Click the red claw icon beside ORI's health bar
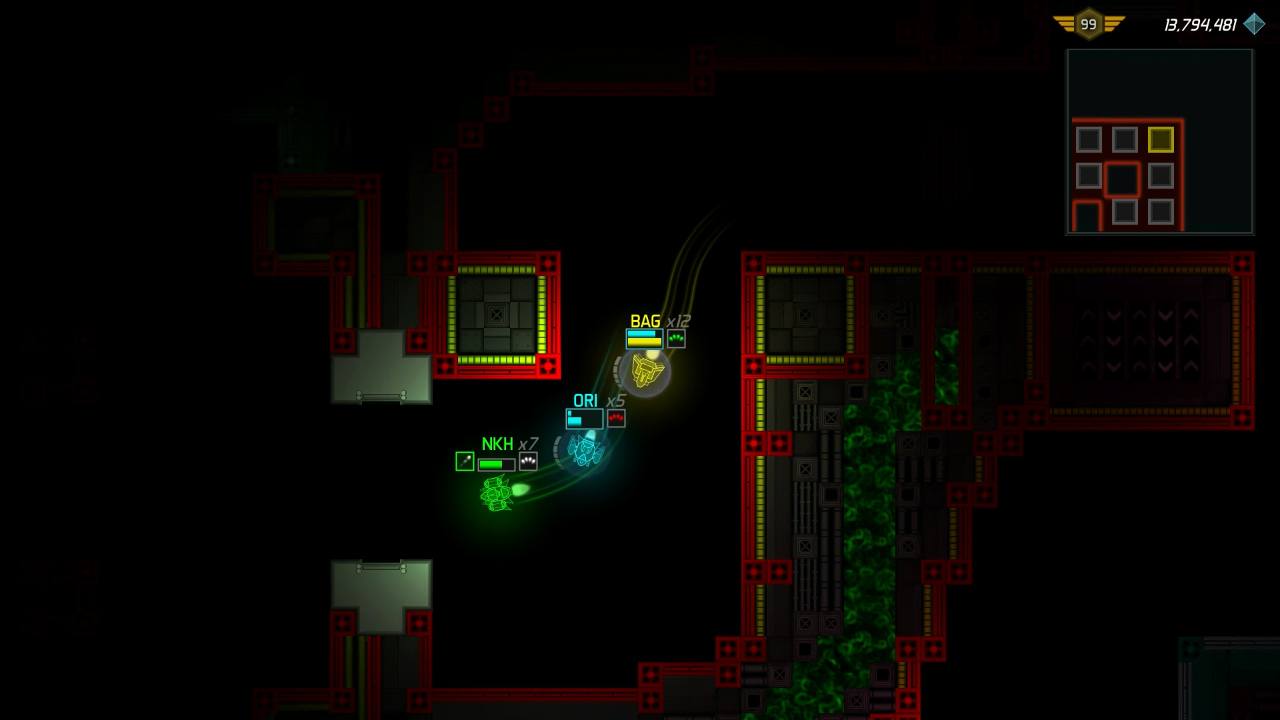Viewport: 1280px width, 720px height. pos(616,418)
